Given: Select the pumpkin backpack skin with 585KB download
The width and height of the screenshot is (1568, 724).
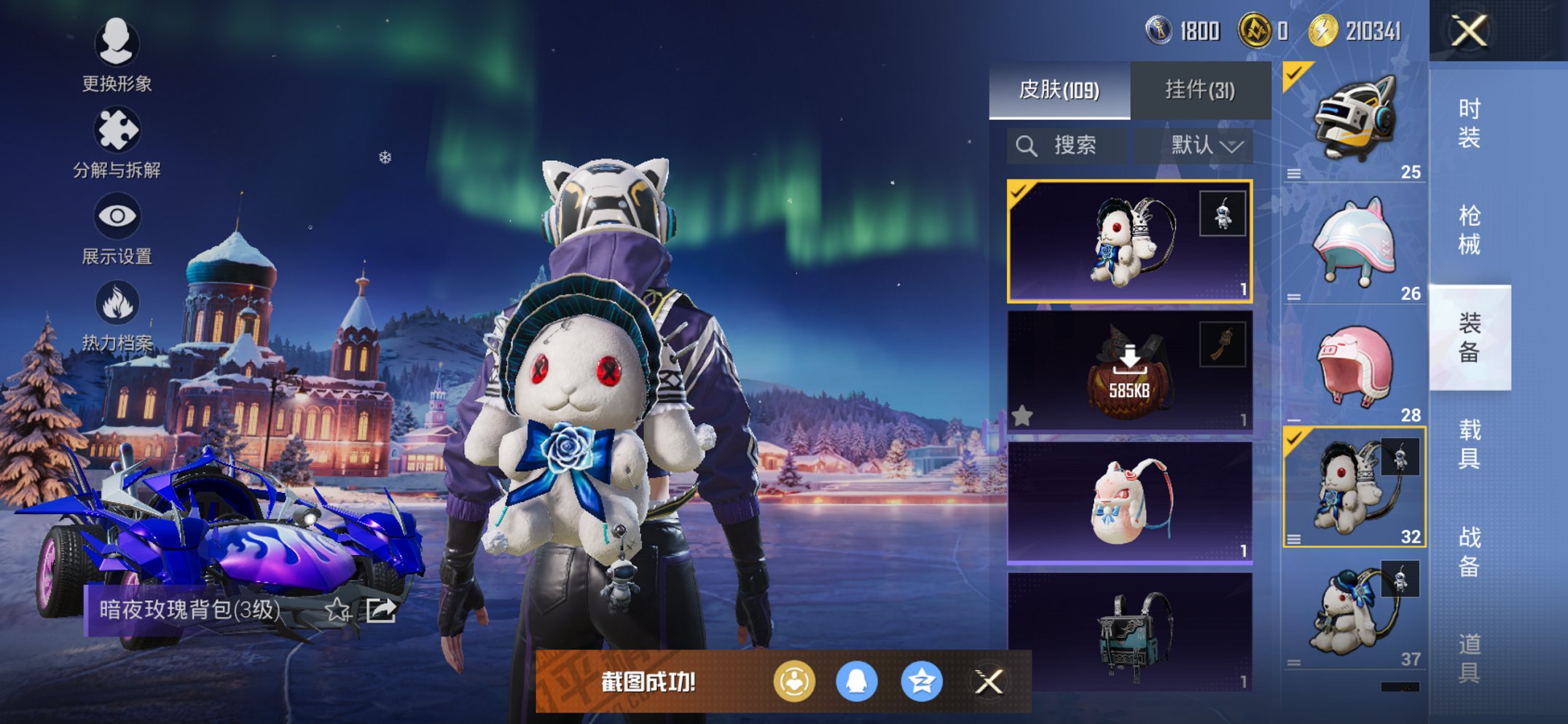Looking at the screenshot, I should (x=1129, y=372).
